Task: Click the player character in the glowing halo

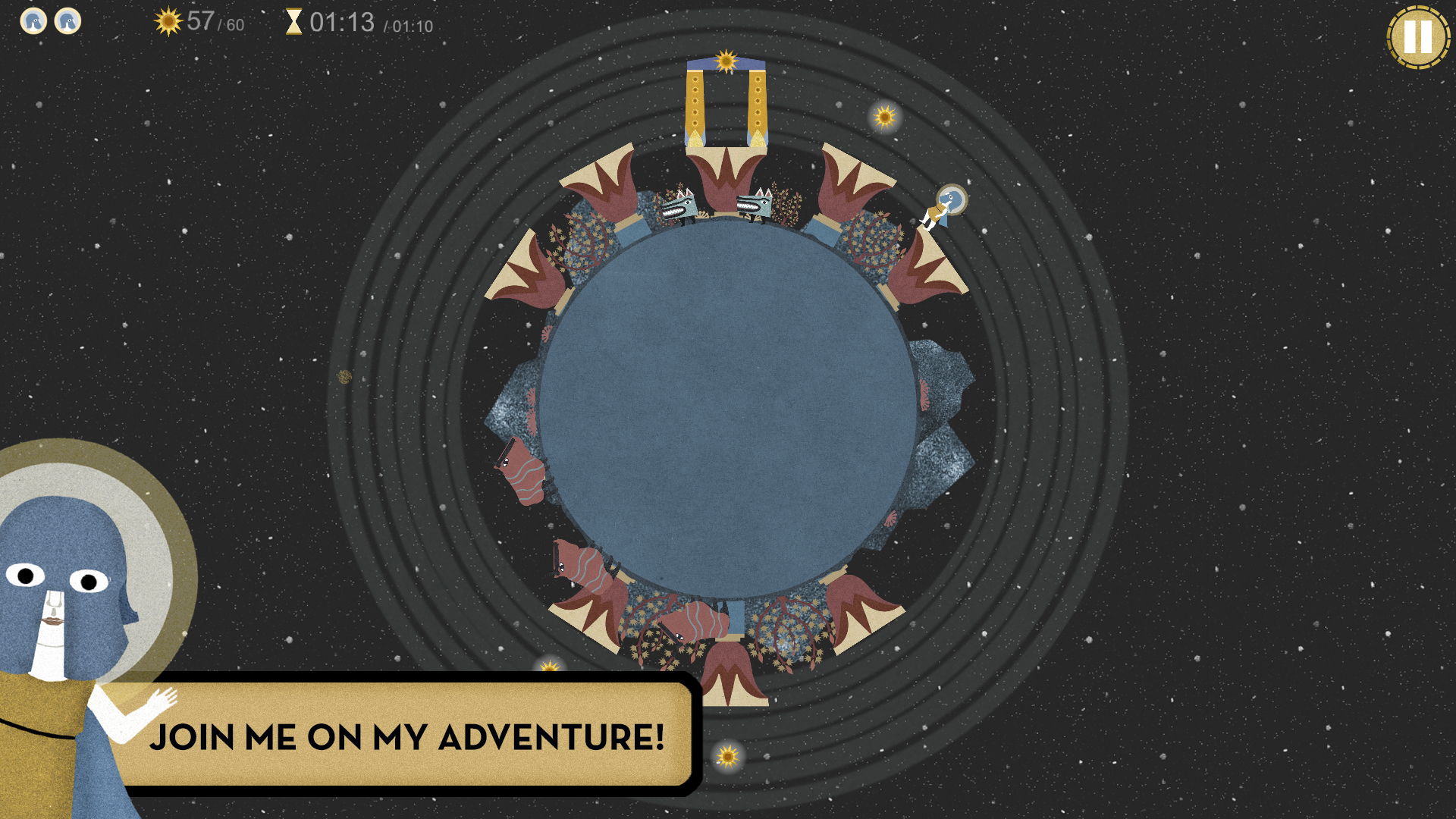Action: pos(944,205)
